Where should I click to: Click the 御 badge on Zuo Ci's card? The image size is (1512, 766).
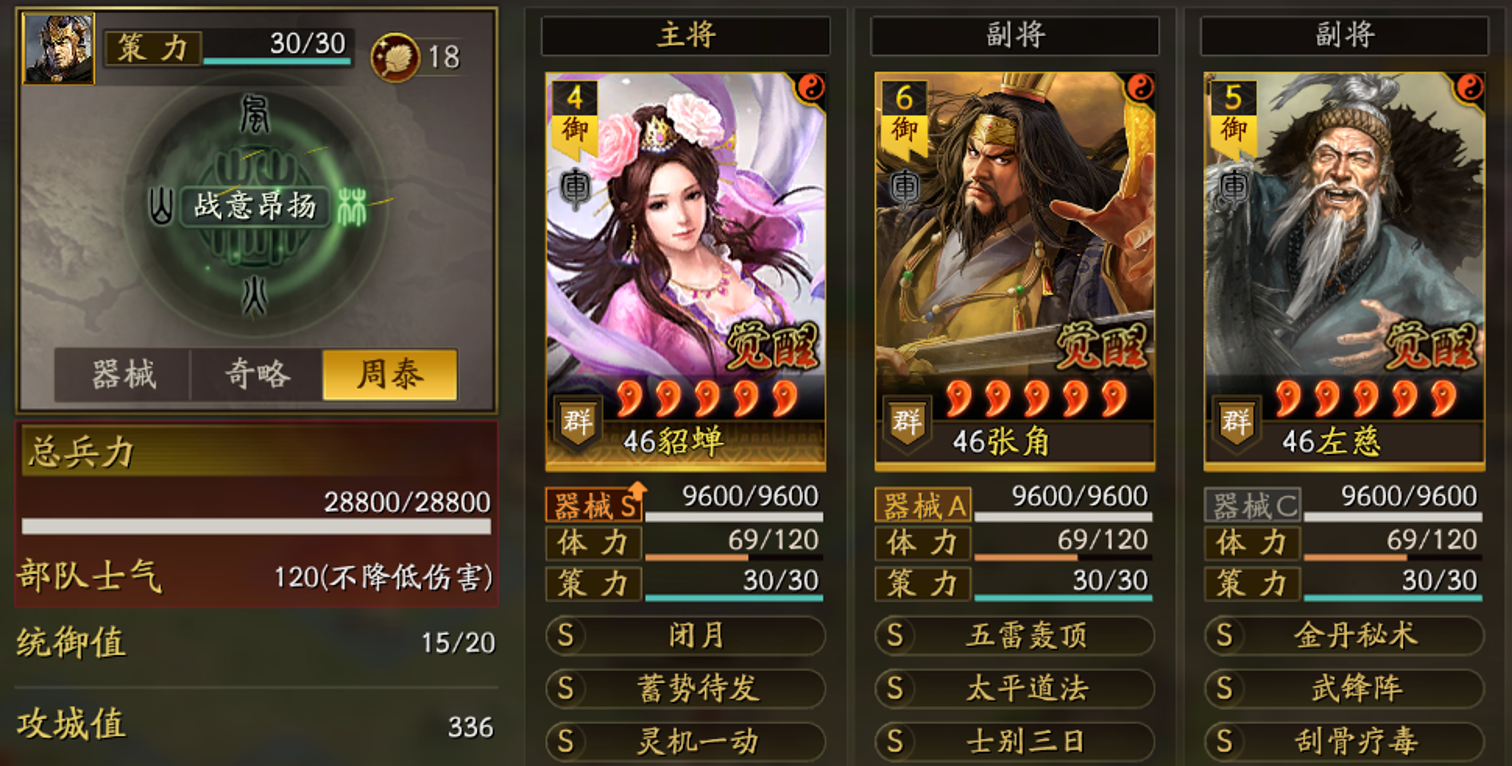[1231, 132]
